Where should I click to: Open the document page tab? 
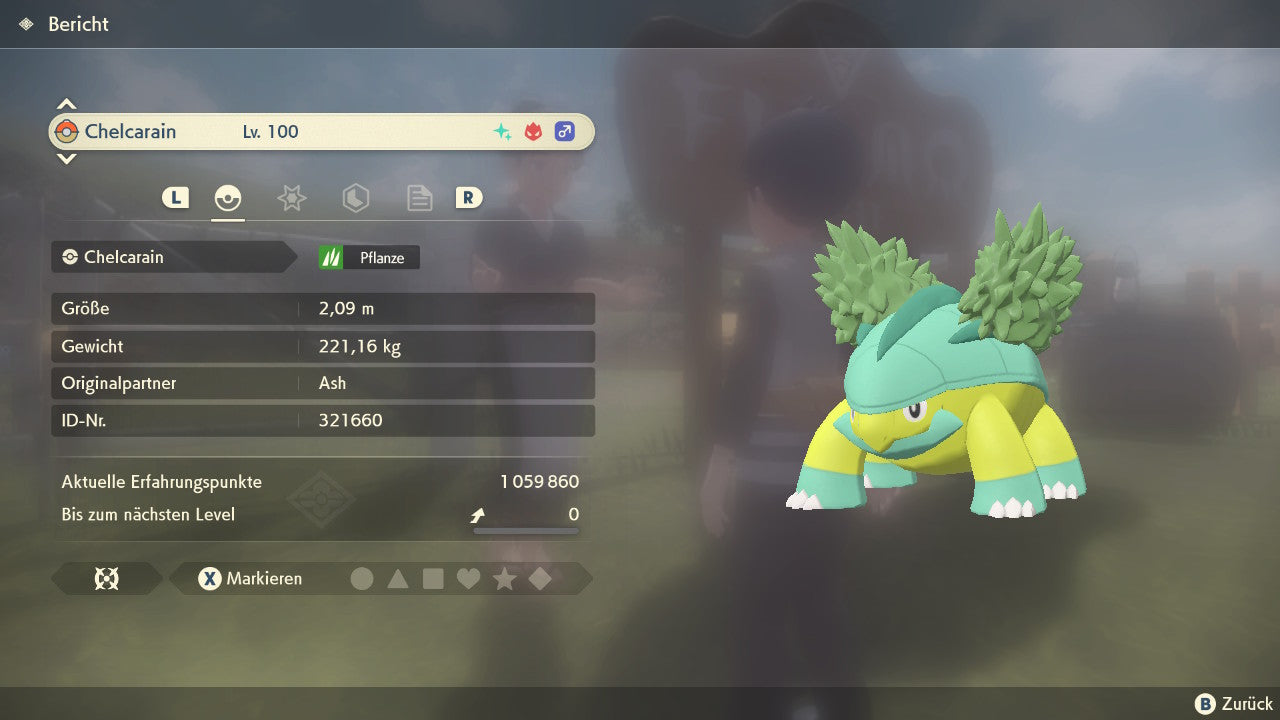click(419, 198)
